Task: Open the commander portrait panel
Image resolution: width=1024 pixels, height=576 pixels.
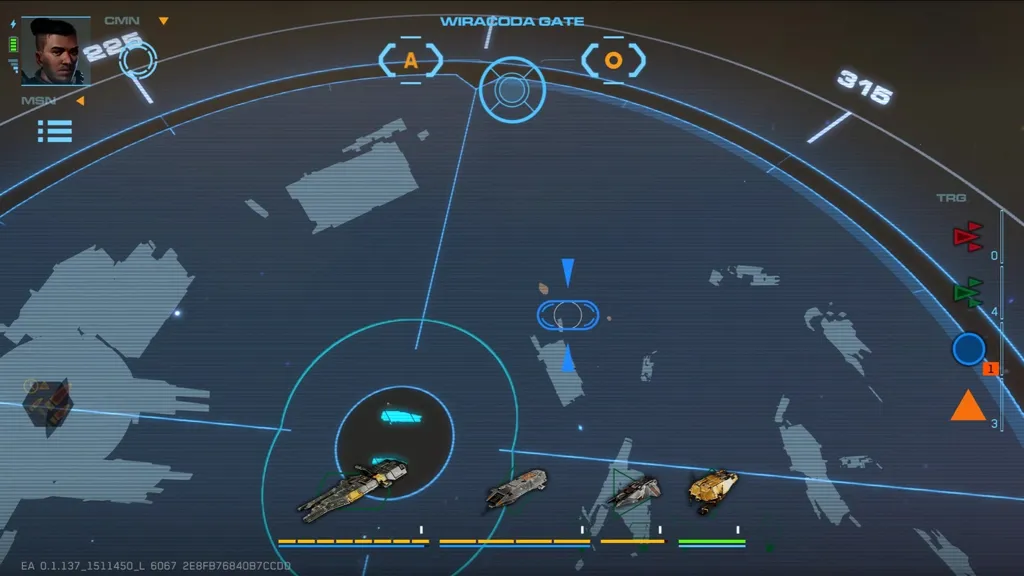Action: coord(55,51)
